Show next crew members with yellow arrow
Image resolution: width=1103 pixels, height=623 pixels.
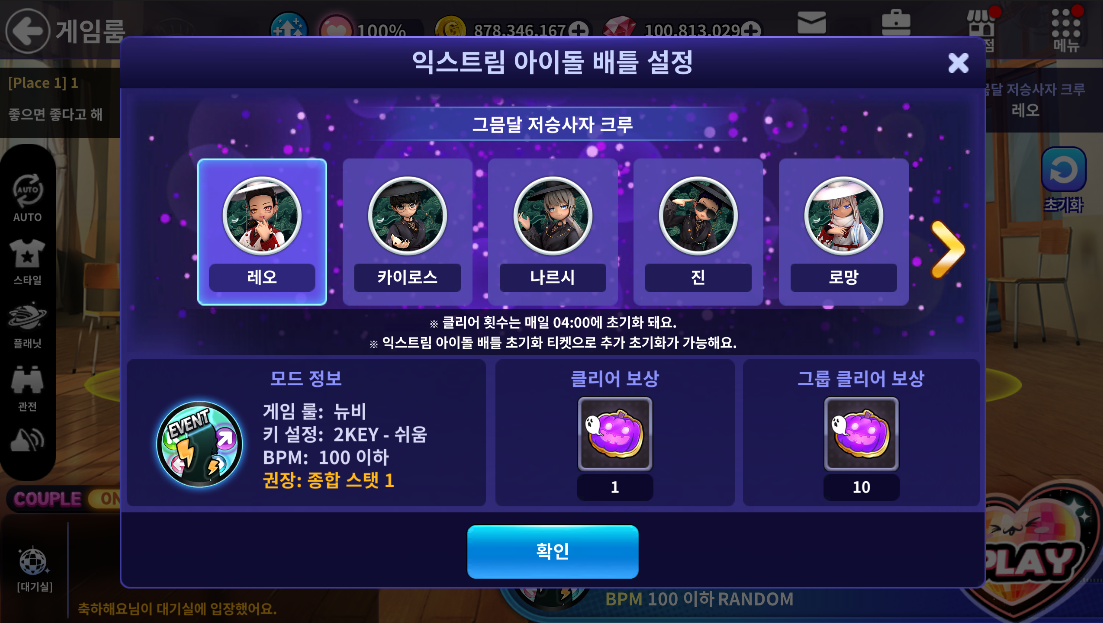pyautogui.click(x=946, y=248)
